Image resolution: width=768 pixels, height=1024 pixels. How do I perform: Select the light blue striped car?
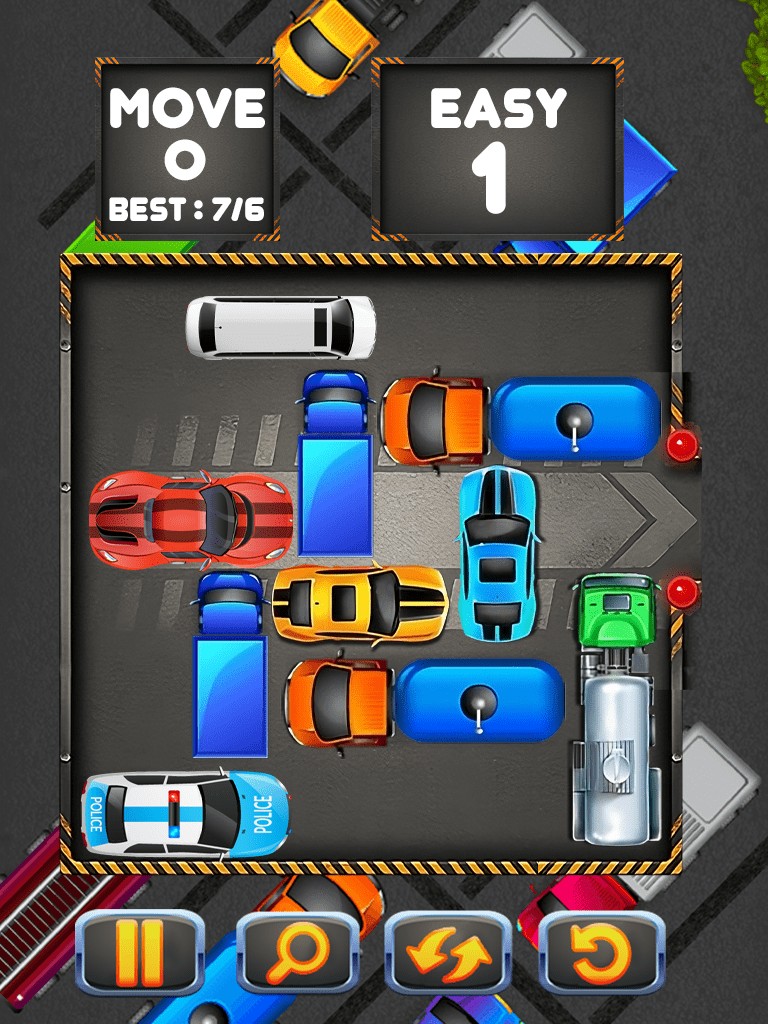497,552
